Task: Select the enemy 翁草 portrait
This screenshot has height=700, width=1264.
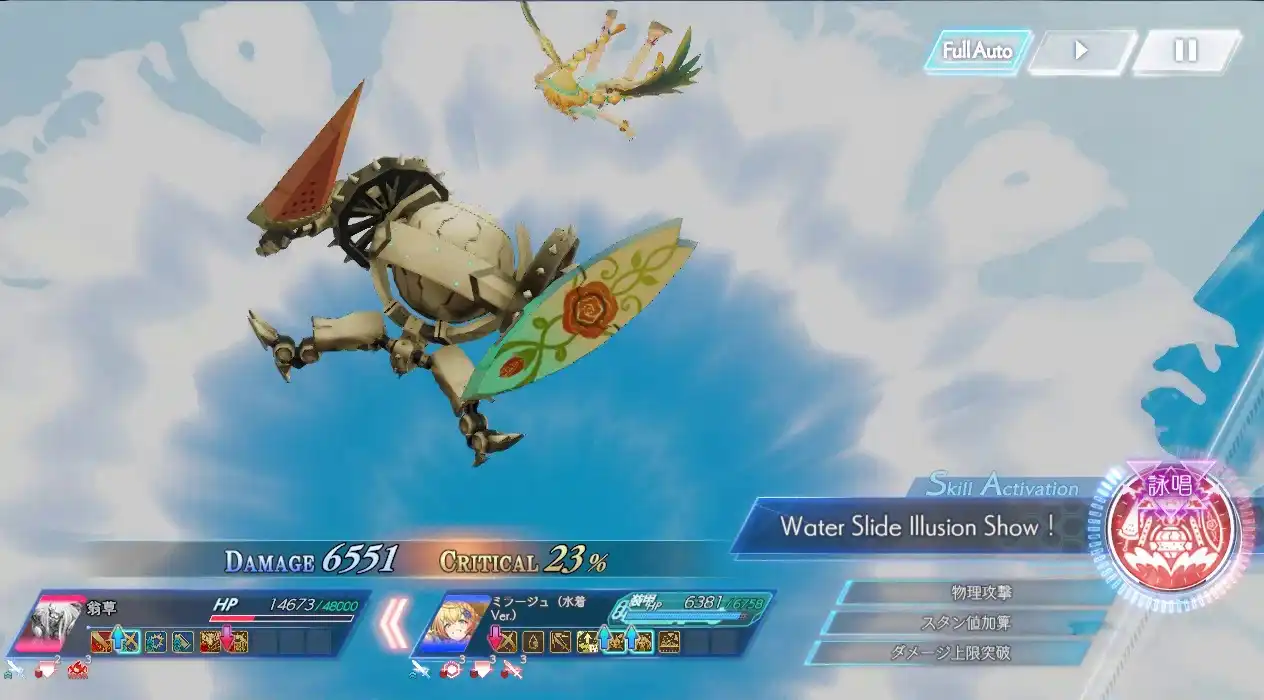Action: tap(52, 622)
